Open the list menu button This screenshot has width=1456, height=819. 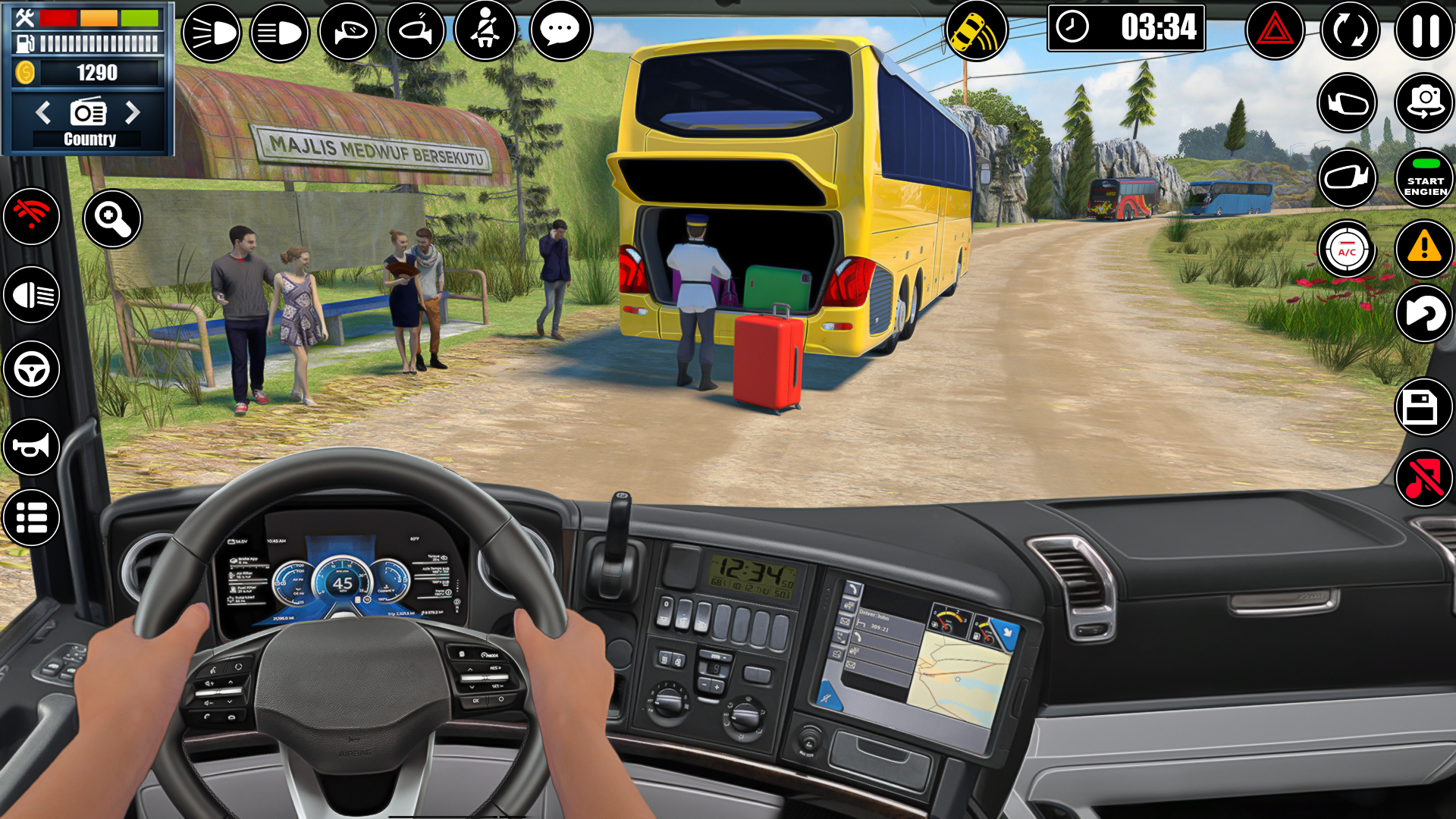click(32, 518)
